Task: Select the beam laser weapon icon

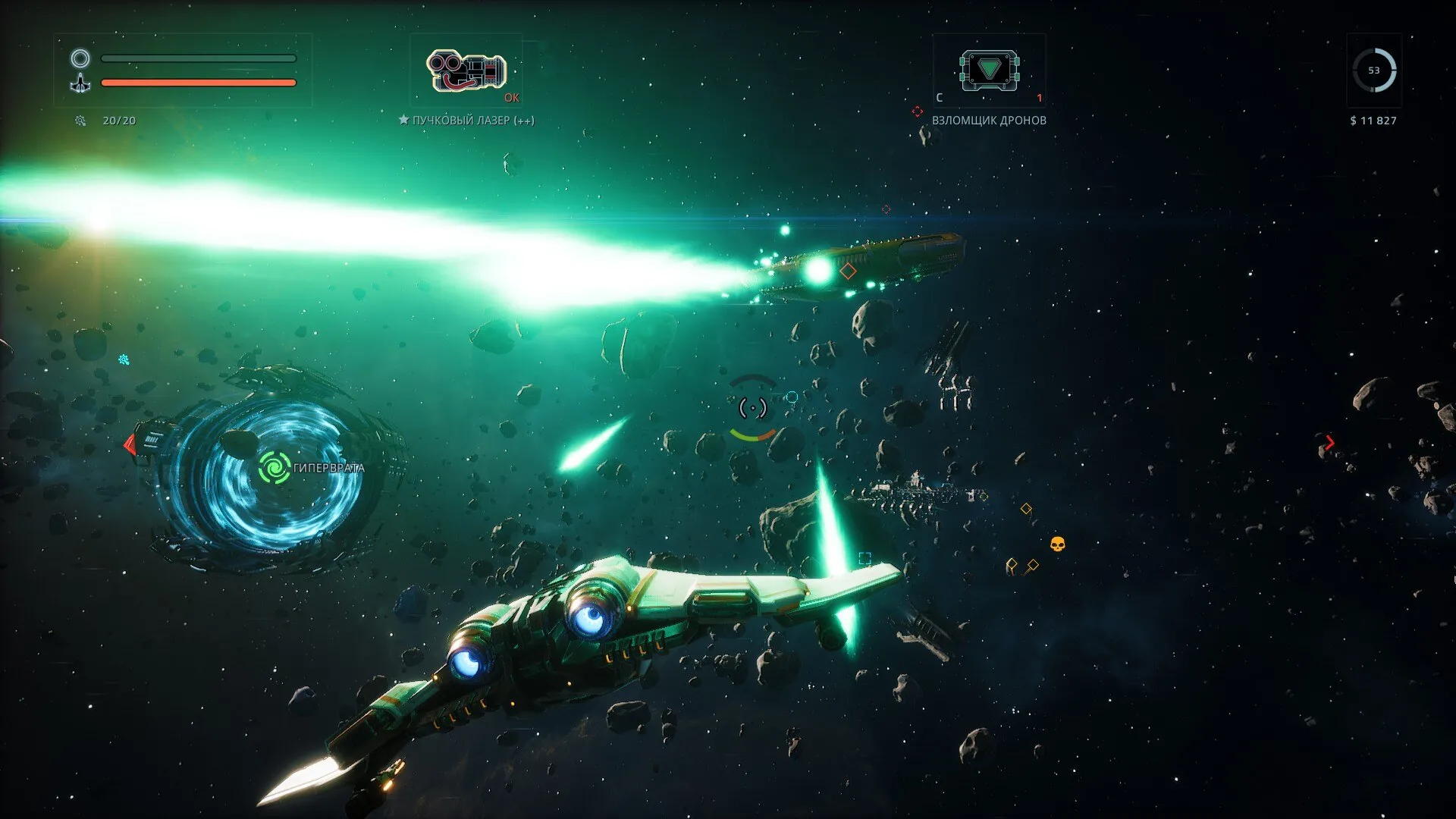Action: (x=466, y=71)
